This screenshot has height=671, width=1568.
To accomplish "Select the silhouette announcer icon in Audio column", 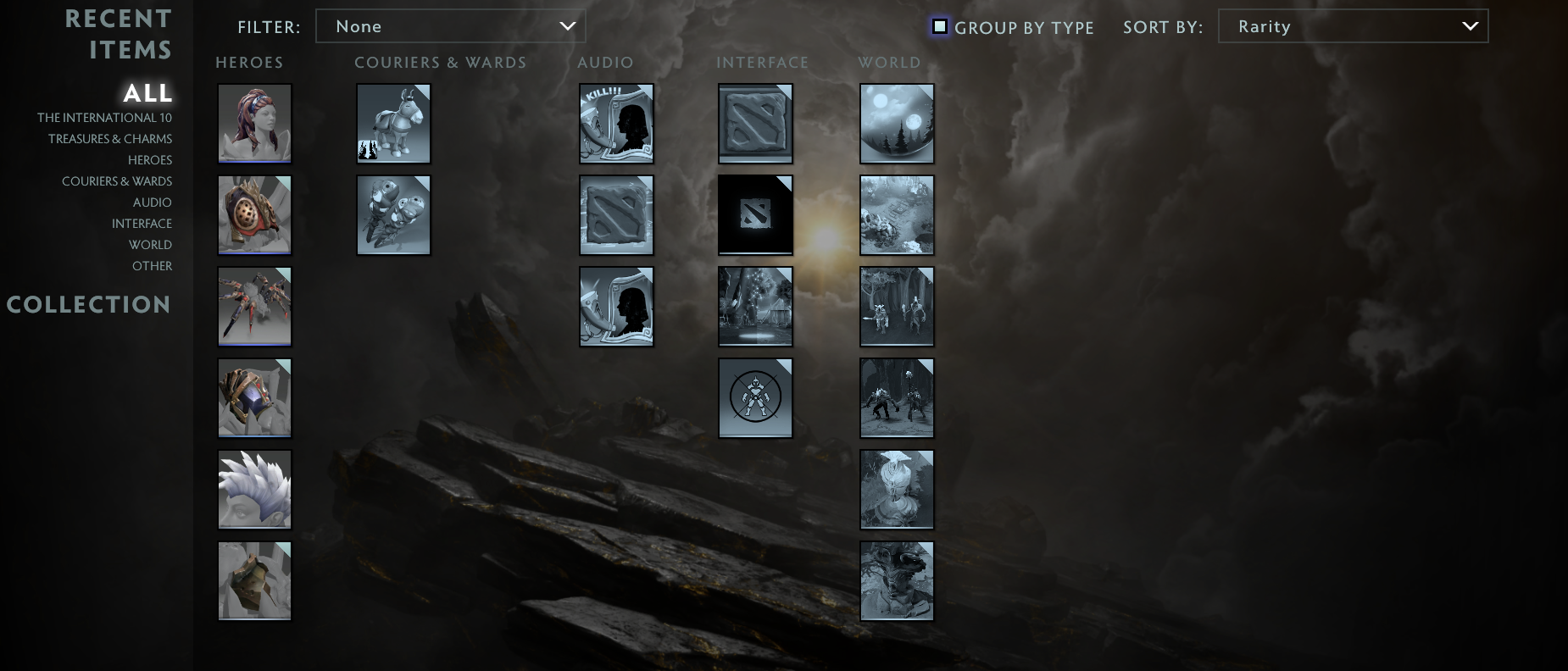I will tap(616, 306).
